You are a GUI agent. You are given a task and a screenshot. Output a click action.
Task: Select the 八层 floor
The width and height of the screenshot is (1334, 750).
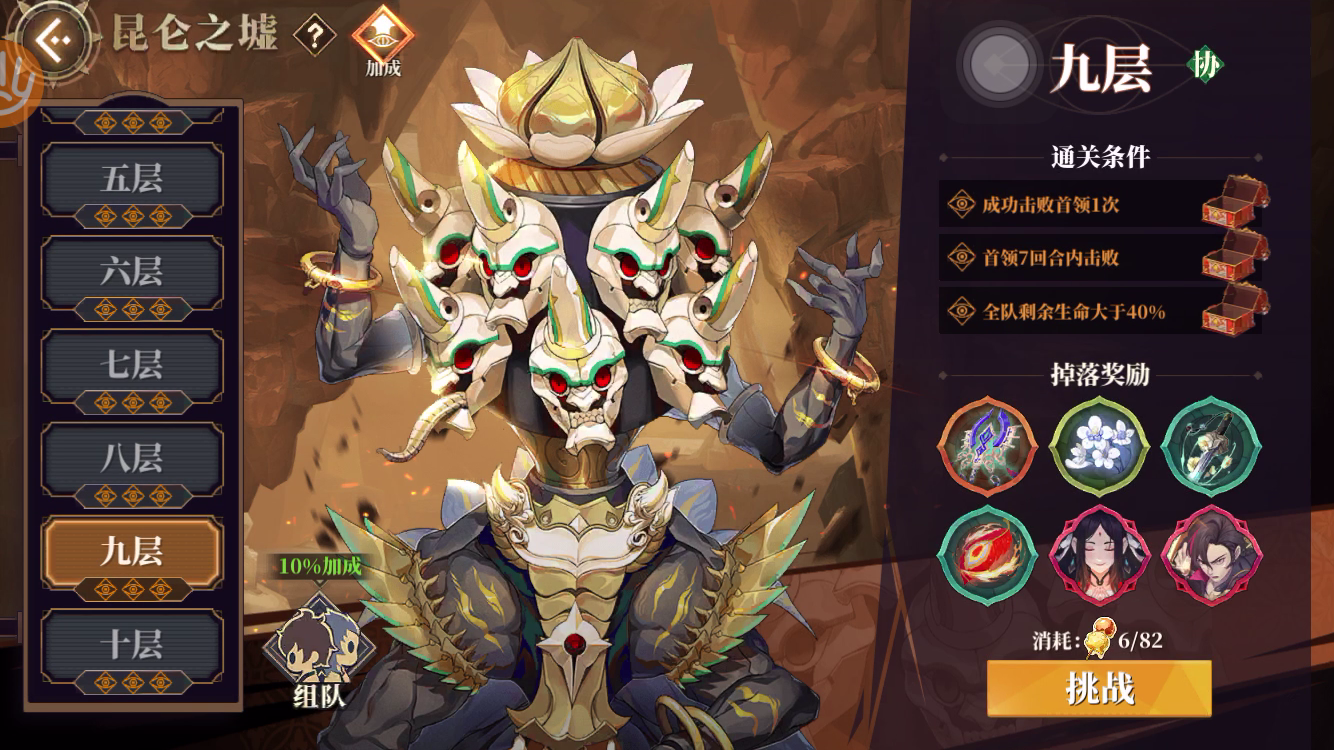131,460
